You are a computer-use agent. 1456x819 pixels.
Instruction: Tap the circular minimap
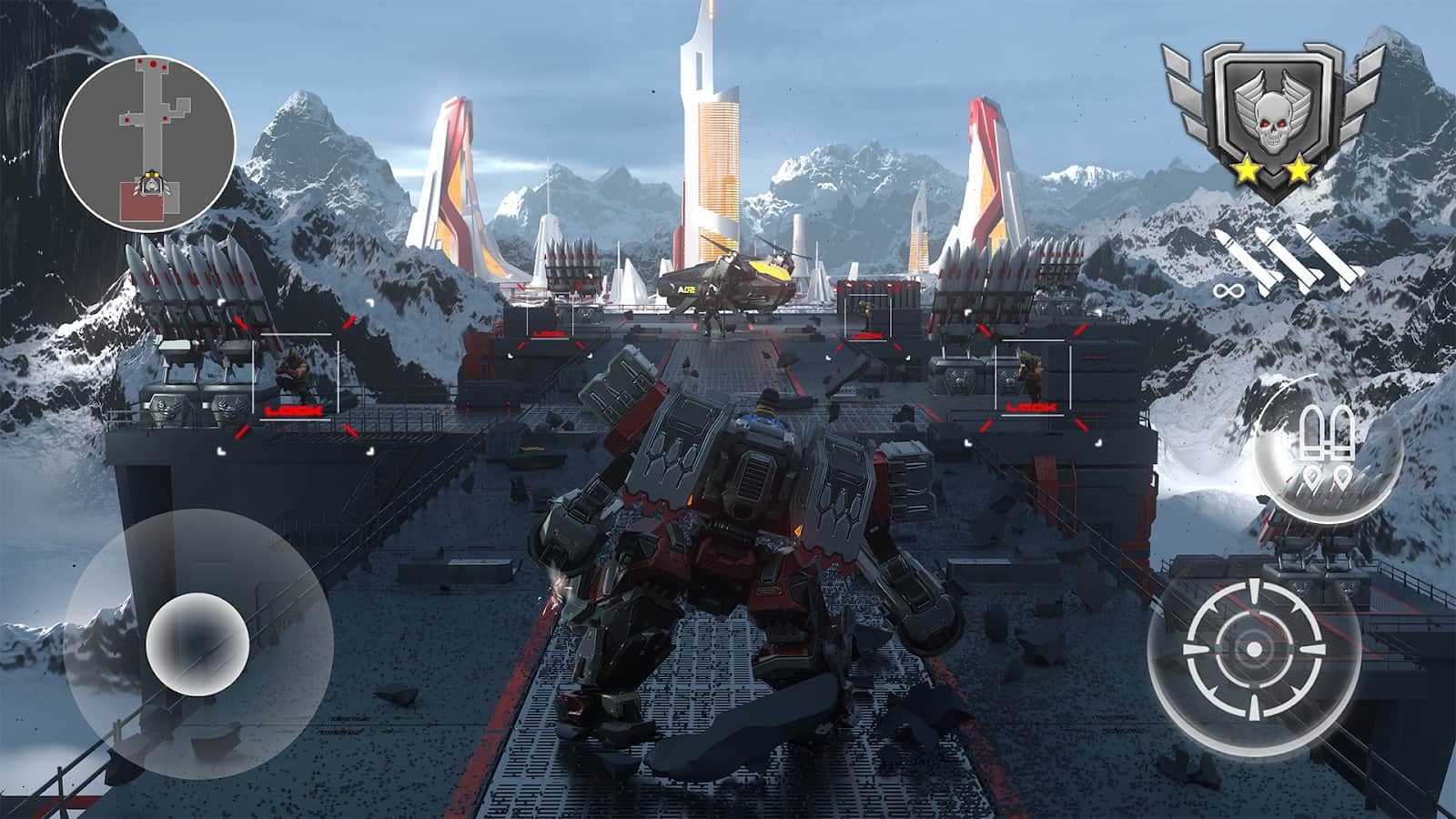(147, 141)
